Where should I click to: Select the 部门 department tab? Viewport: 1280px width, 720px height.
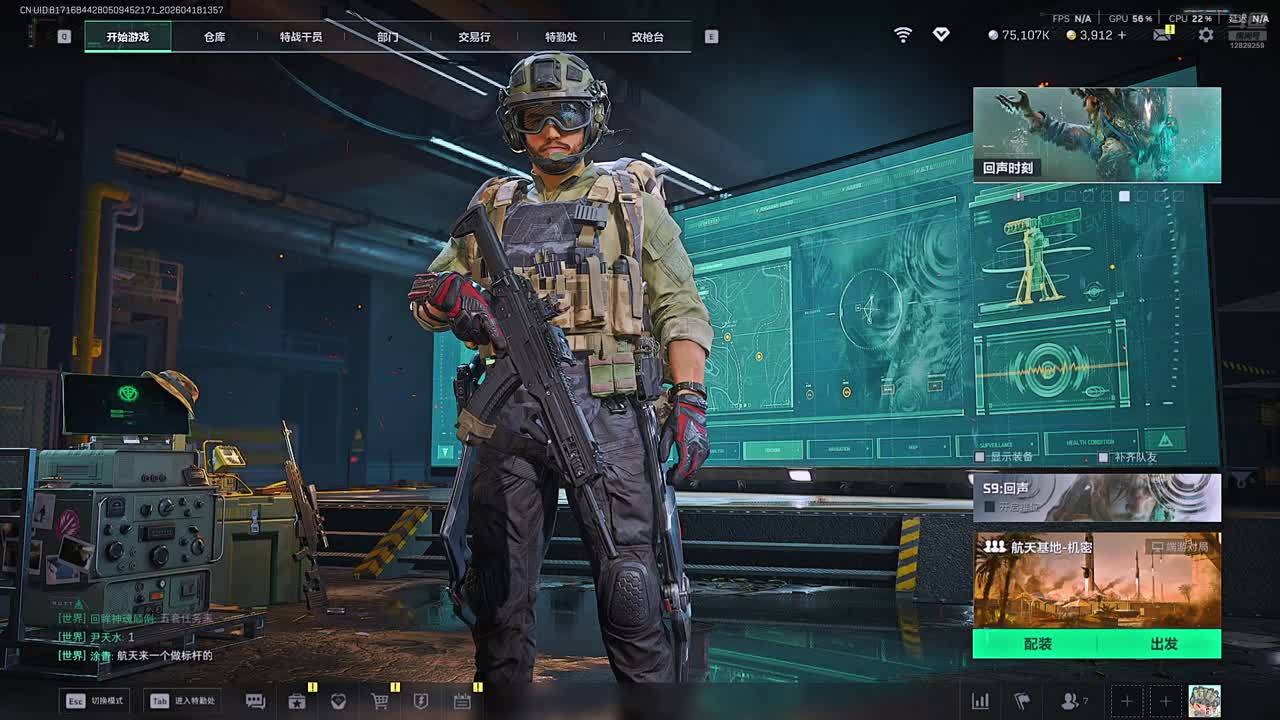[x=388, y=37]
